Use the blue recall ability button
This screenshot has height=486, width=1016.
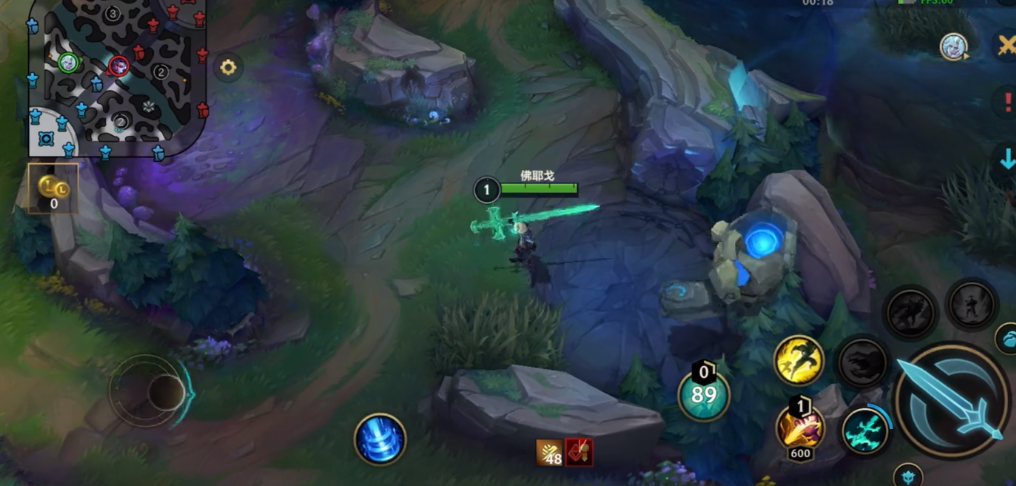point(380,439)
